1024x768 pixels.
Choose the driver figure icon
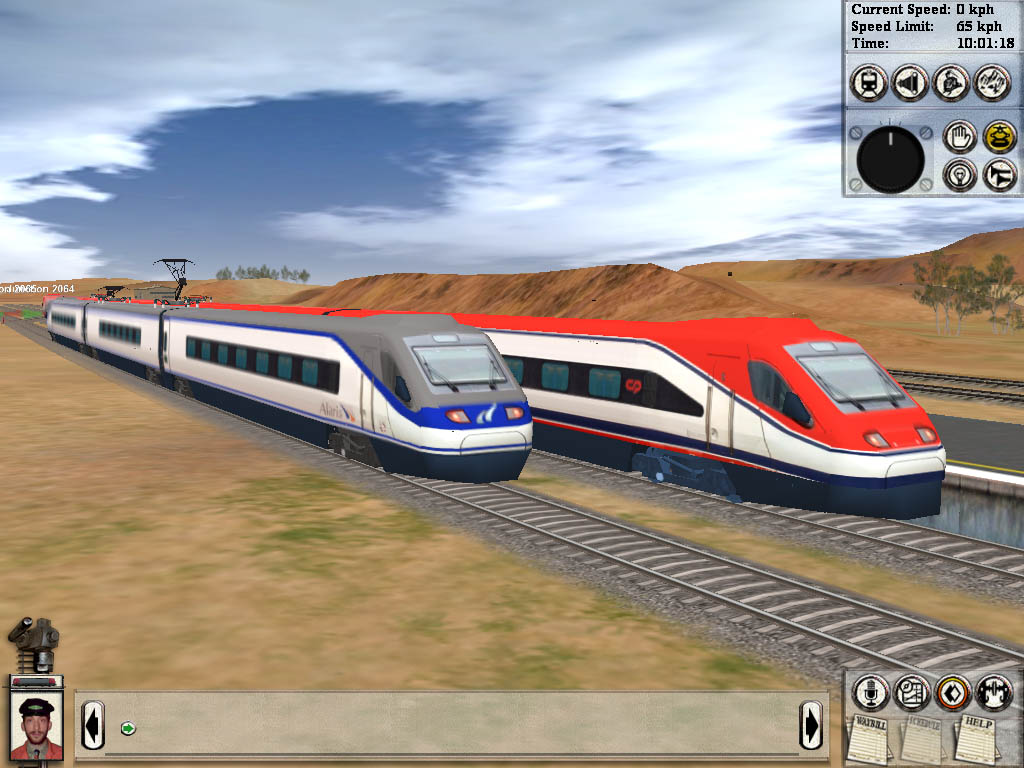pyautogui.click(x=950, y=82)
